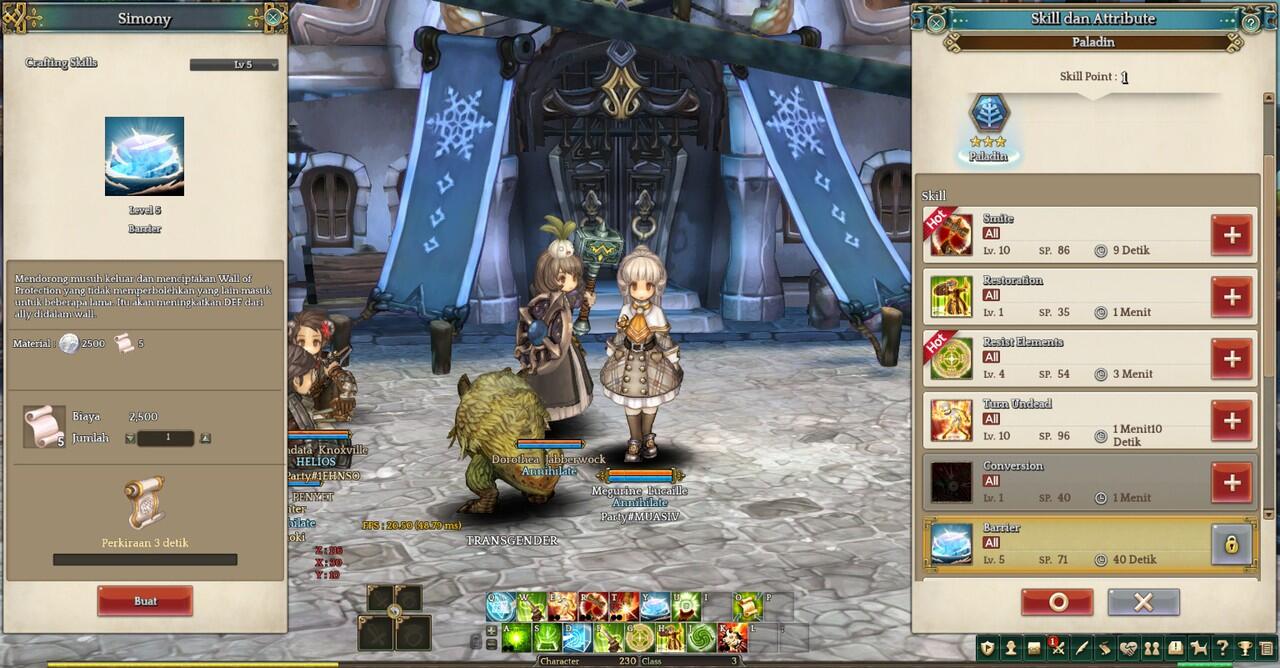The width and height of the screenshot is (1280, 668).
Task: Add a skill point to Restoration
Action: tap(1231, 297)
